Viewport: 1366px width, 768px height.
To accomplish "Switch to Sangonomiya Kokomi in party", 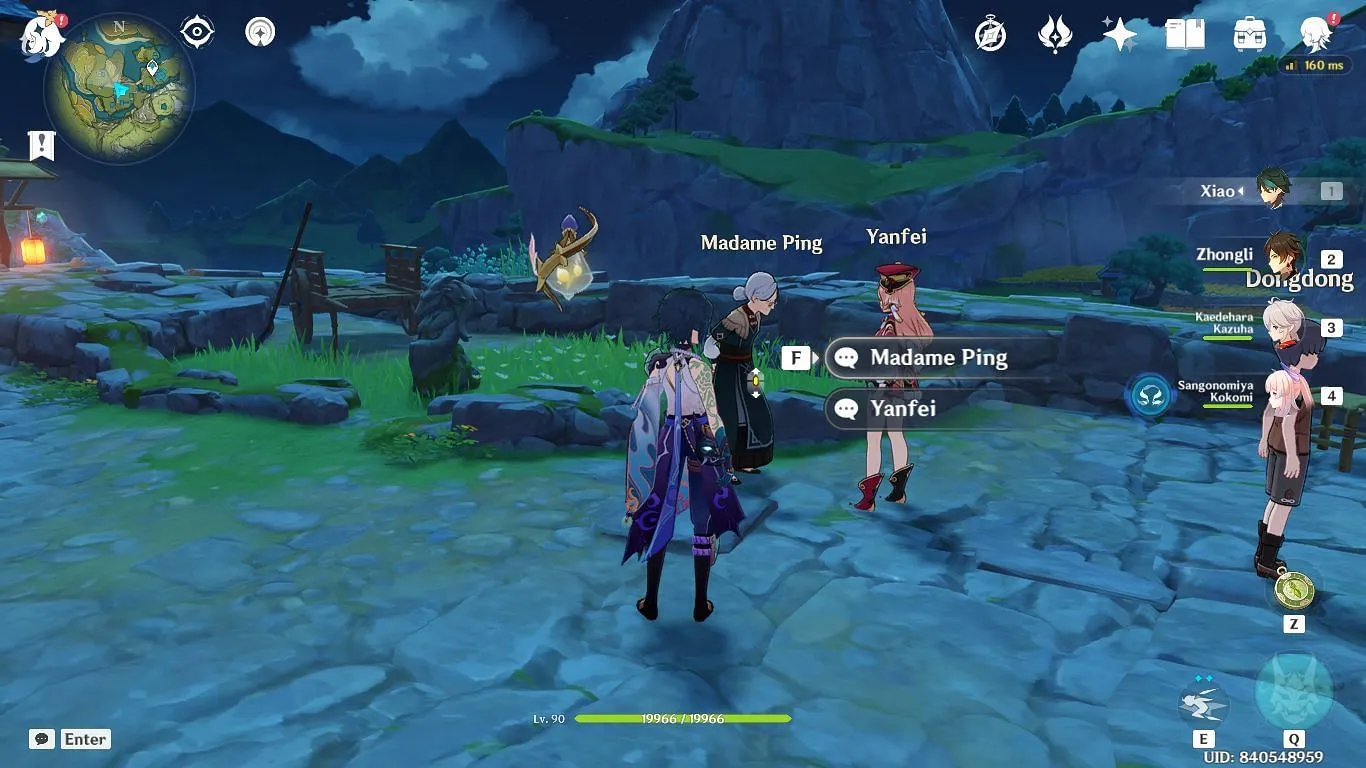I will [1282, 394].
